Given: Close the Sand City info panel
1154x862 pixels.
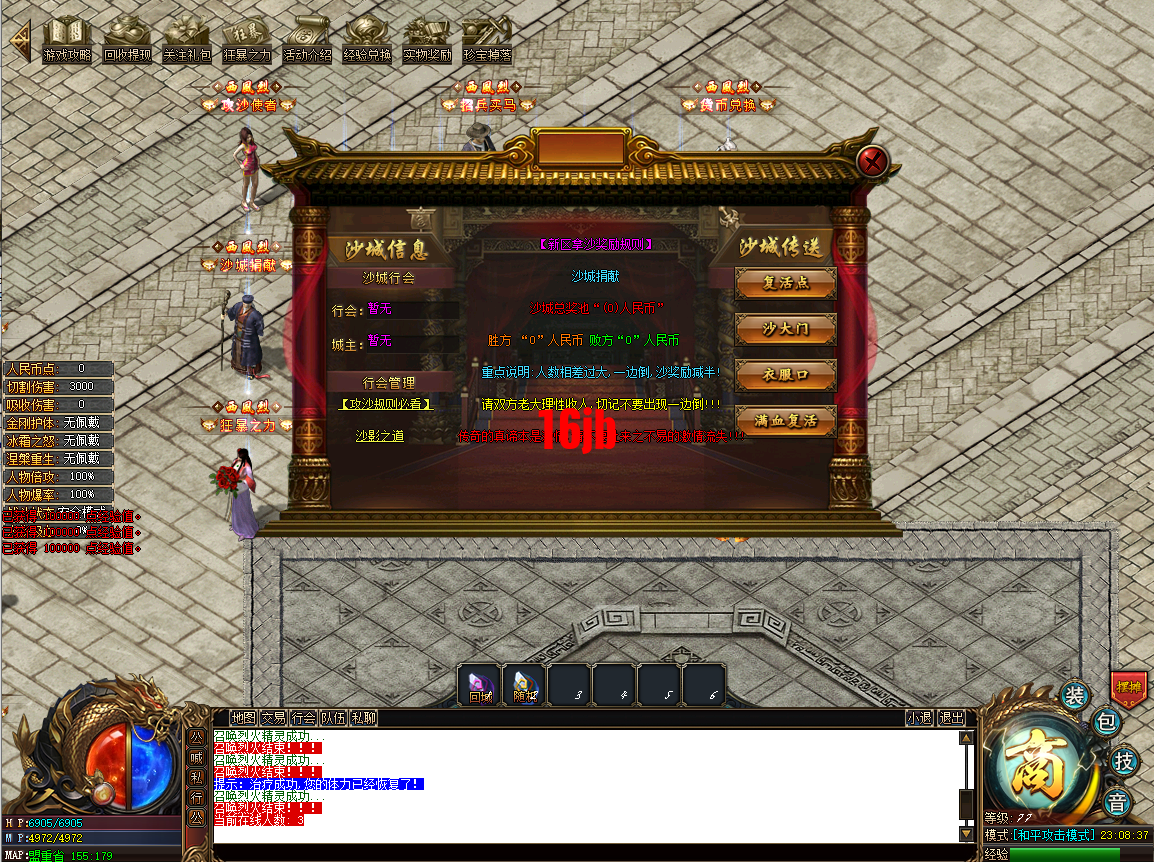Looking at the screenshot, I should pos(874,161).
